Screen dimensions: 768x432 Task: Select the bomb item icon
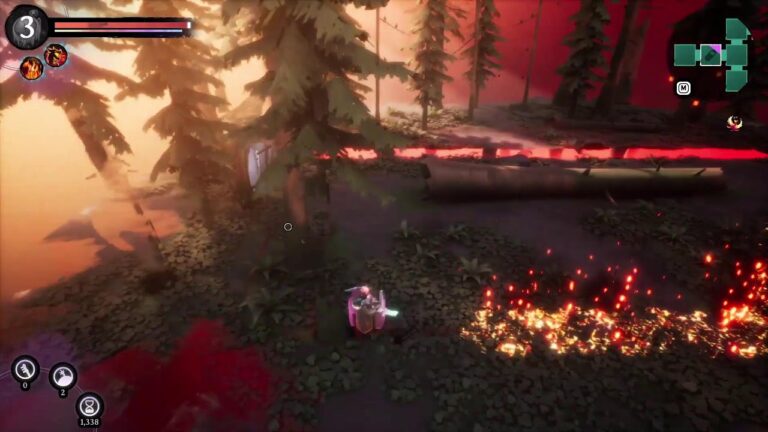tap(62, 375)
